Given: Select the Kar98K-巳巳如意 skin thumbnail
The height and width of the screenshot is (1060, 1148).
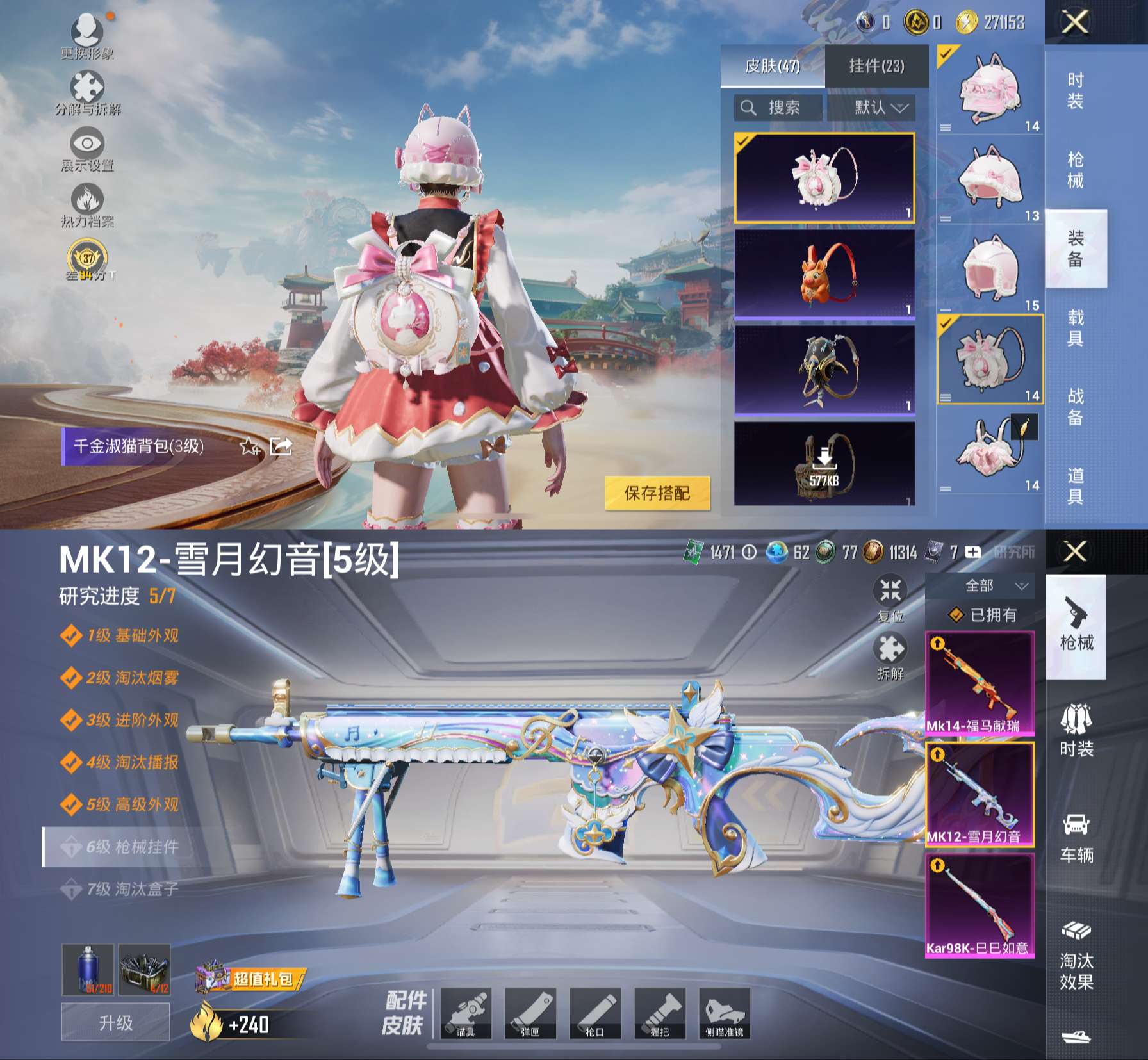Looking at the screenshot, I should pyautogui.click(x=980, y=905).
